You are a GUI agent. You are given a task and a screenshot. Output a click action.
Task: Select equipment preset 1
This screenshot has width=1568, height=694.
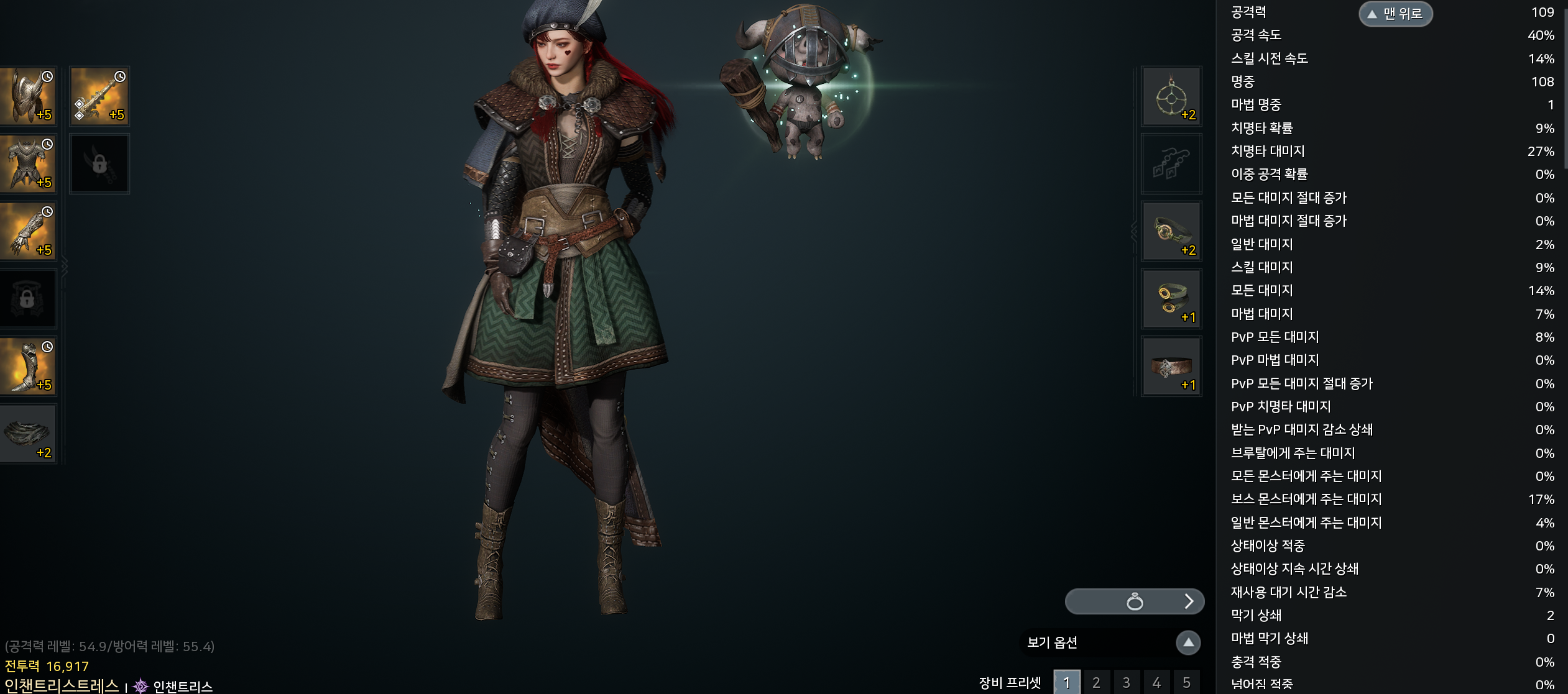1066,682
